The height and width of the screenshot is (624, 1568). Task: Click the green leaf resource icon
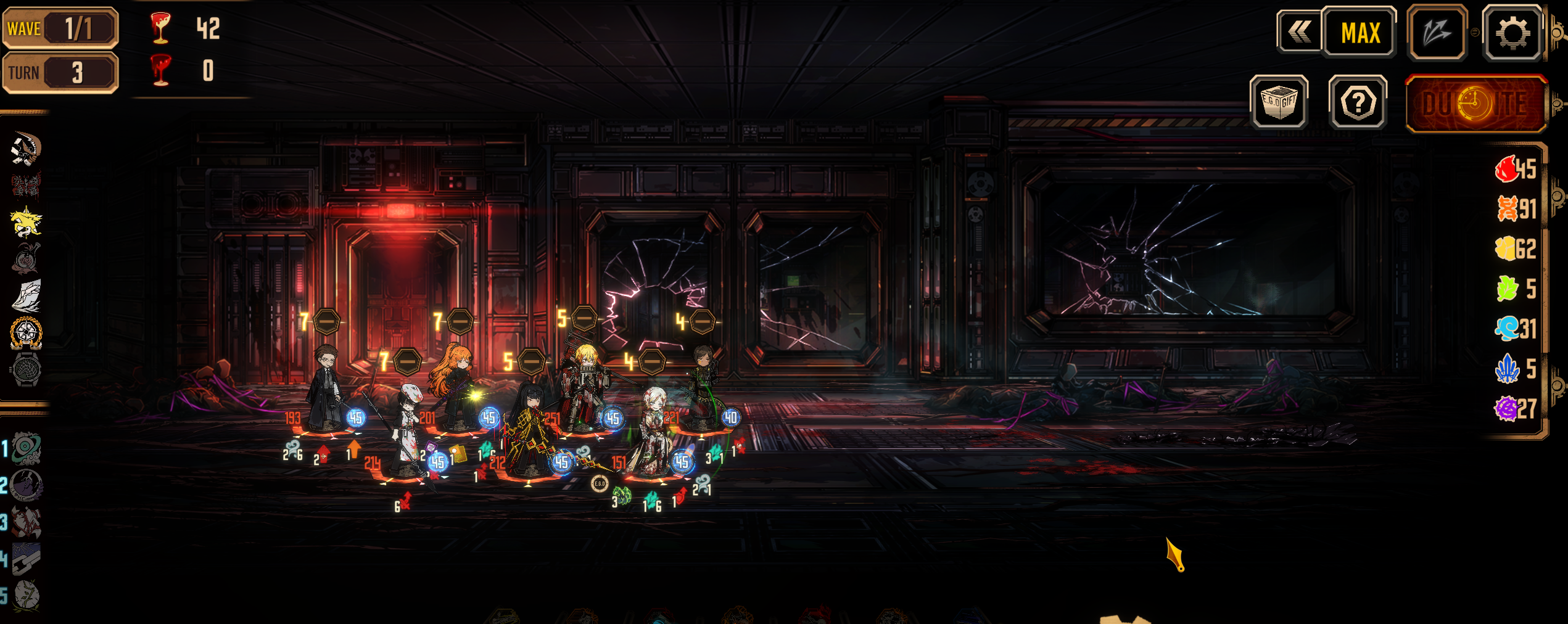pyautogui.click(x=1507, y=289)
